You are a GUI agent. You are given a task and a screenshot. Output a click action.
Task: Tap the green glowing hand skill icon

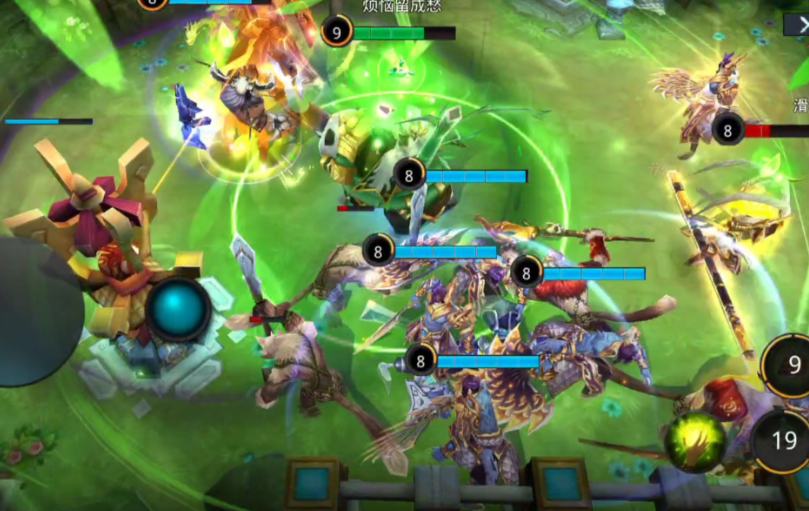[x=695, y=441]
